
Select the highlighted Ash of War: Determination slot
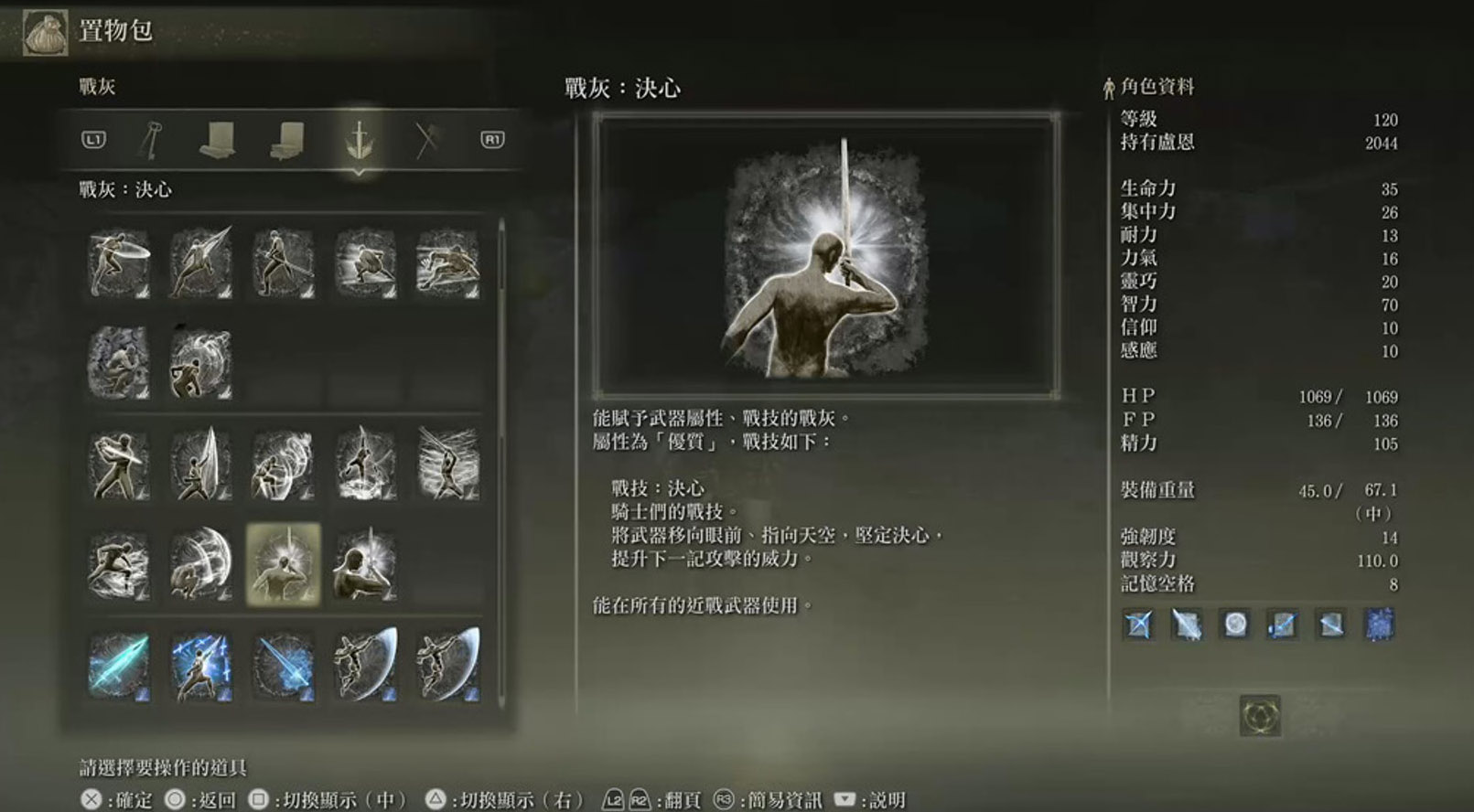pyautogui.click(x=284, y=565)
